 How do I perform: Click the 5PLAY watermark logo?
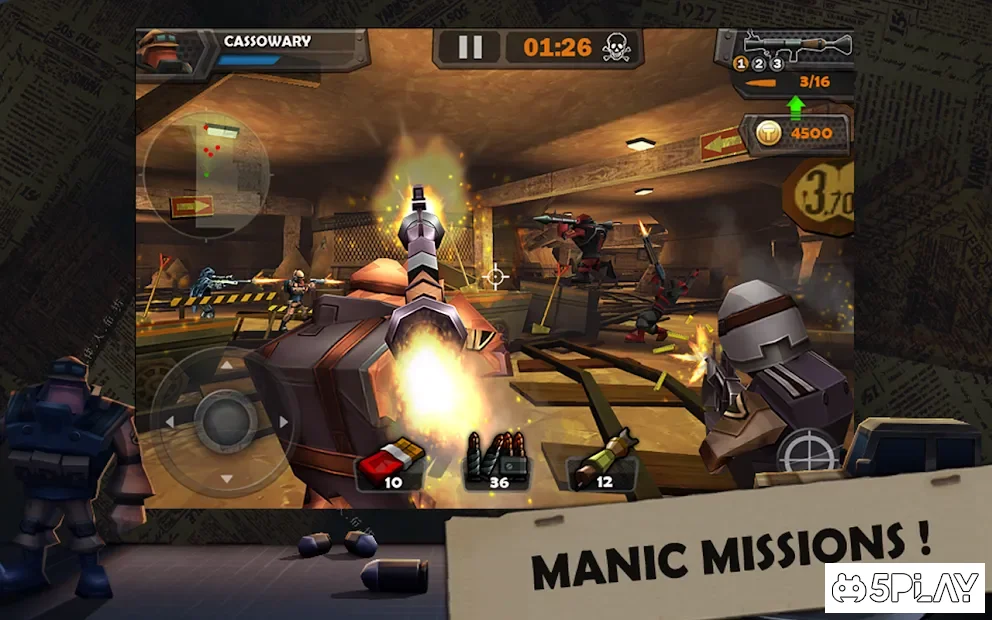pos(903,588)
